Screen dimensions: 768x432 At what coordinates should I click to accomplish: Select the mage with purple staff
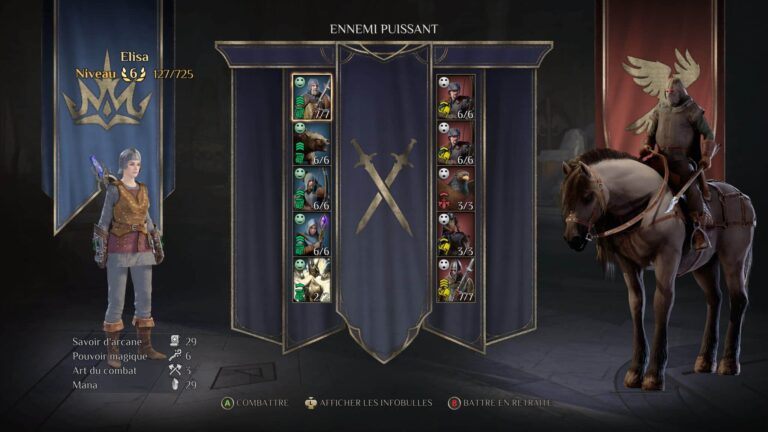coord(312,234)
